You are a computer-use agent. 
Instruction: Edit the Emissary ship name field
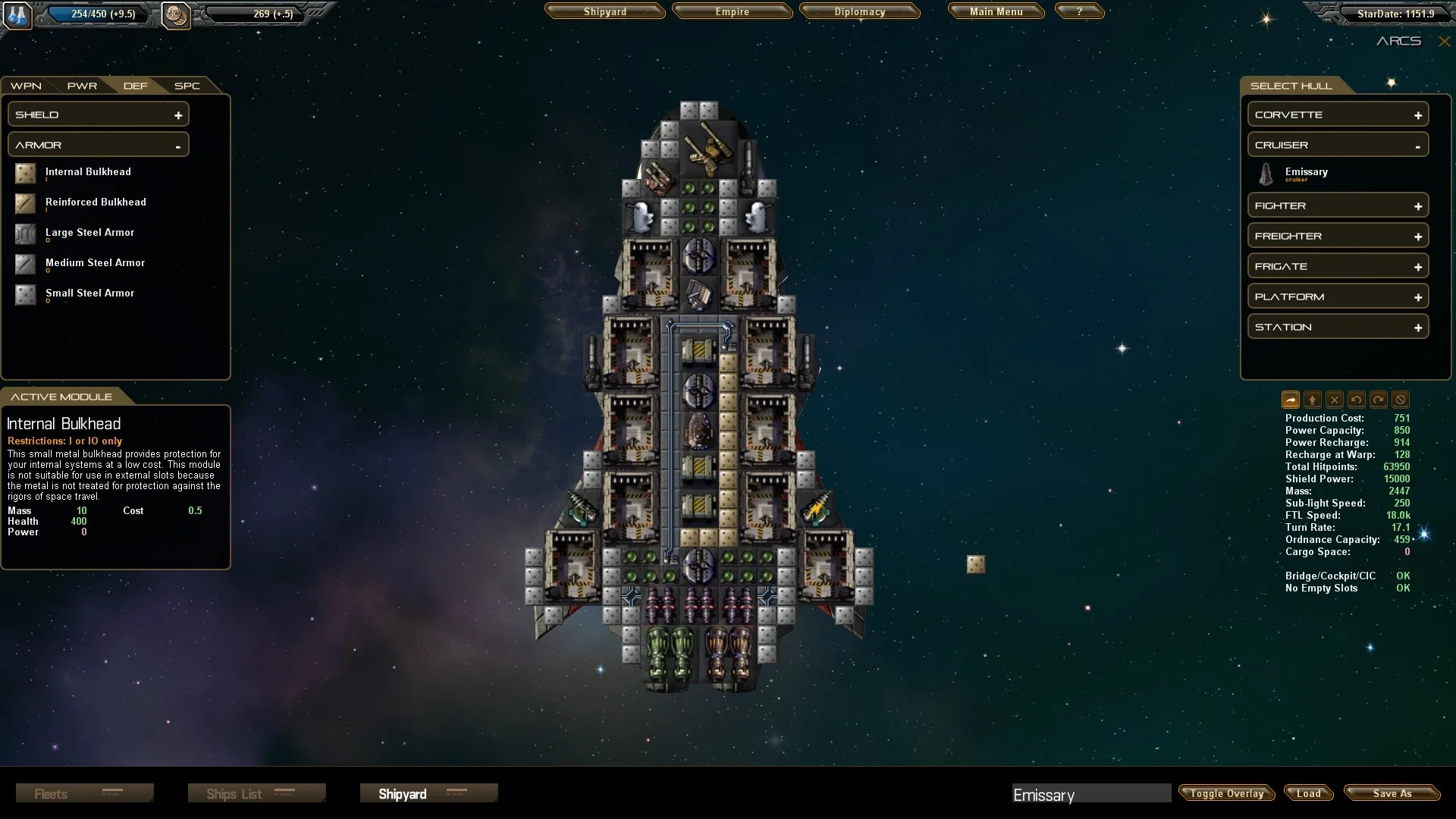(1090, 794)
